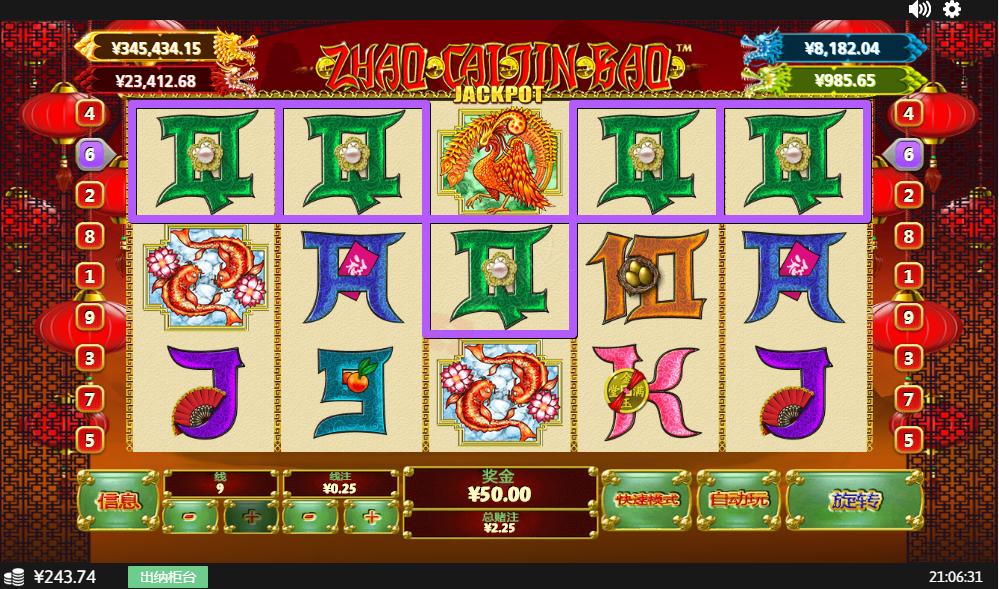
Task: Toggle 快速模式 turbo mode
Action: pyautogui.click(x=646, y=499)
